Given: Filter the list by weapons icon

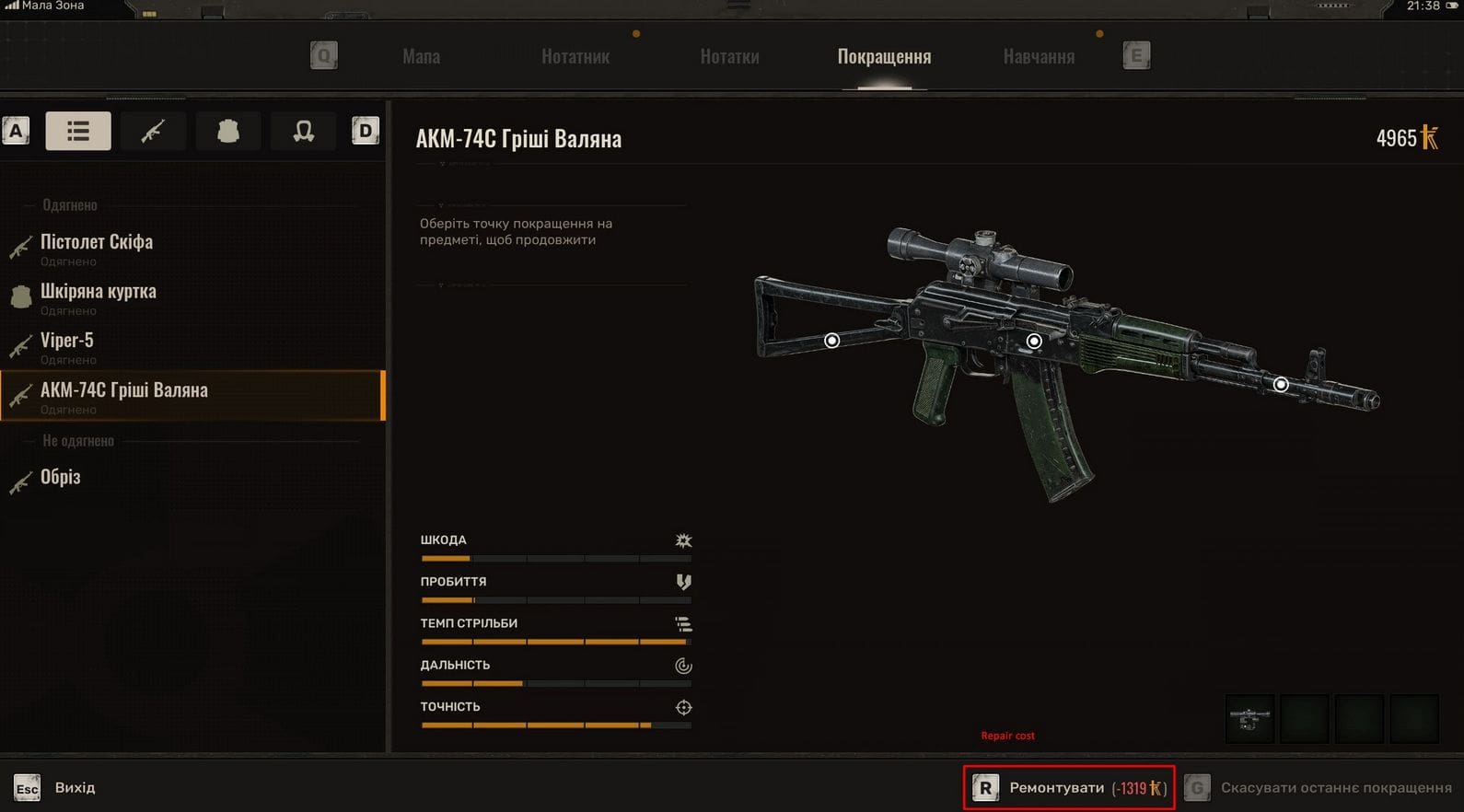Looking at the screenshot, I should [x=153, y=132].
